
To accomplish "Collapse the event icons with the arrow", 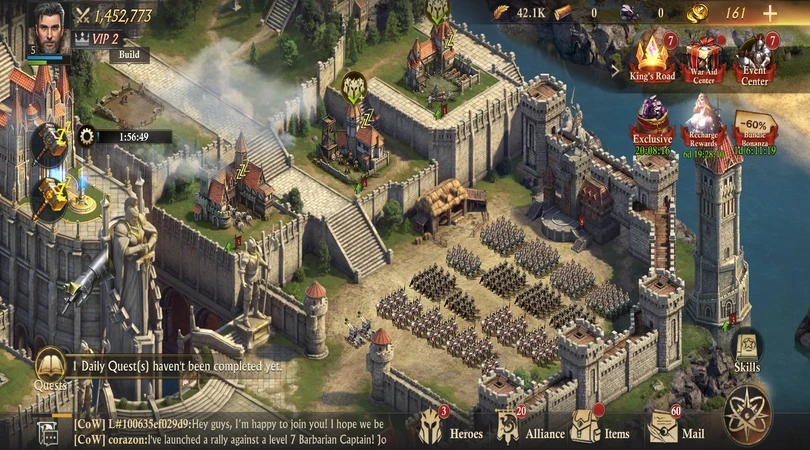I will [616, 69].
